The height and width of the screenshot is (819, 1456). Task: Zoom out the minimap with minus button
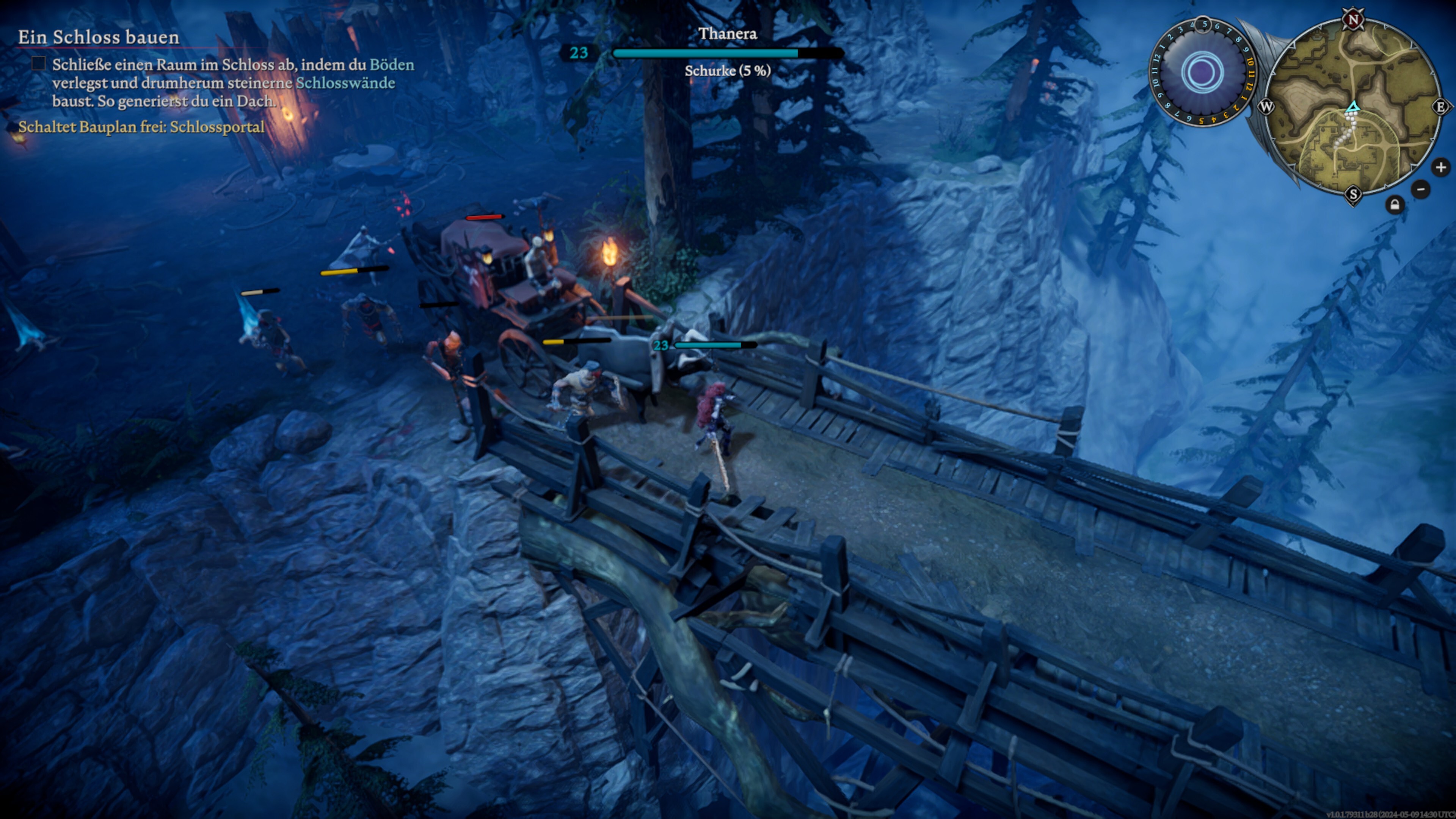pyautogui.click(x=1420, y=189)
